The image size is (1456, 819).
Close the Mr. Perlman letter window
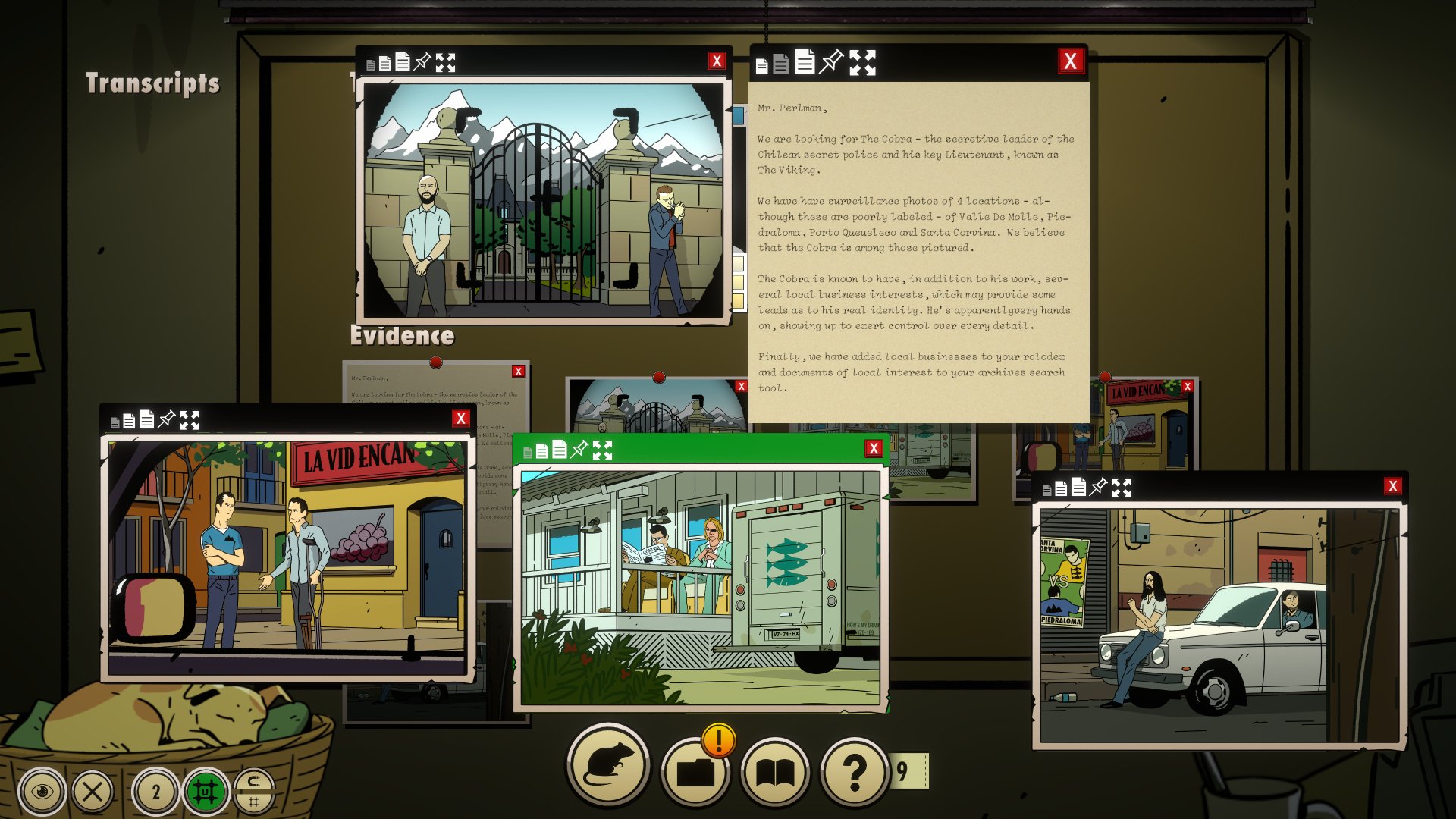point(1070,61)
